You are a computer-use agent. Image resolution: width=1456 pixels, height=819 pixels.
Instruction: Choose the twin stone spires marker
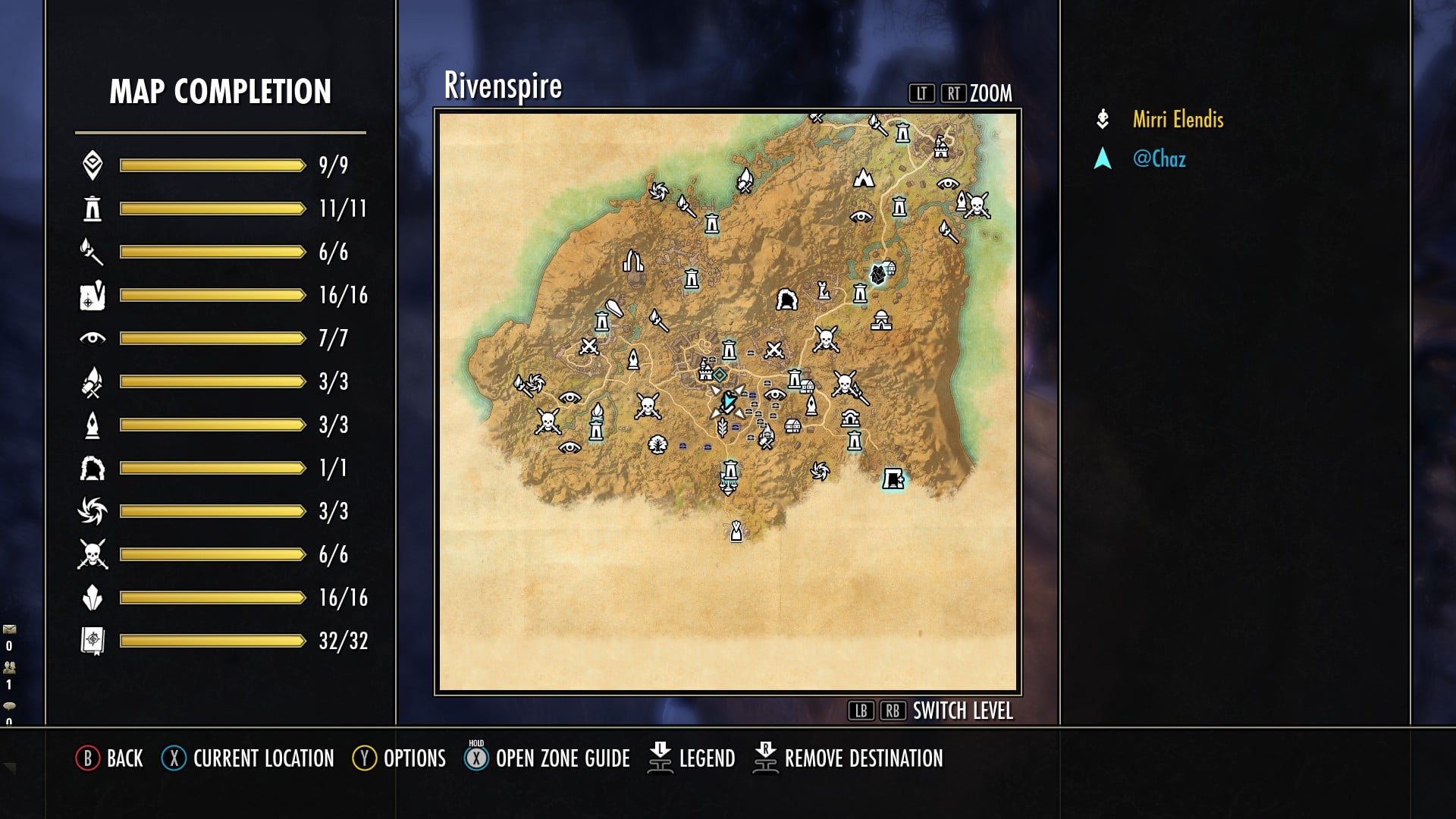tap(632, 262)
